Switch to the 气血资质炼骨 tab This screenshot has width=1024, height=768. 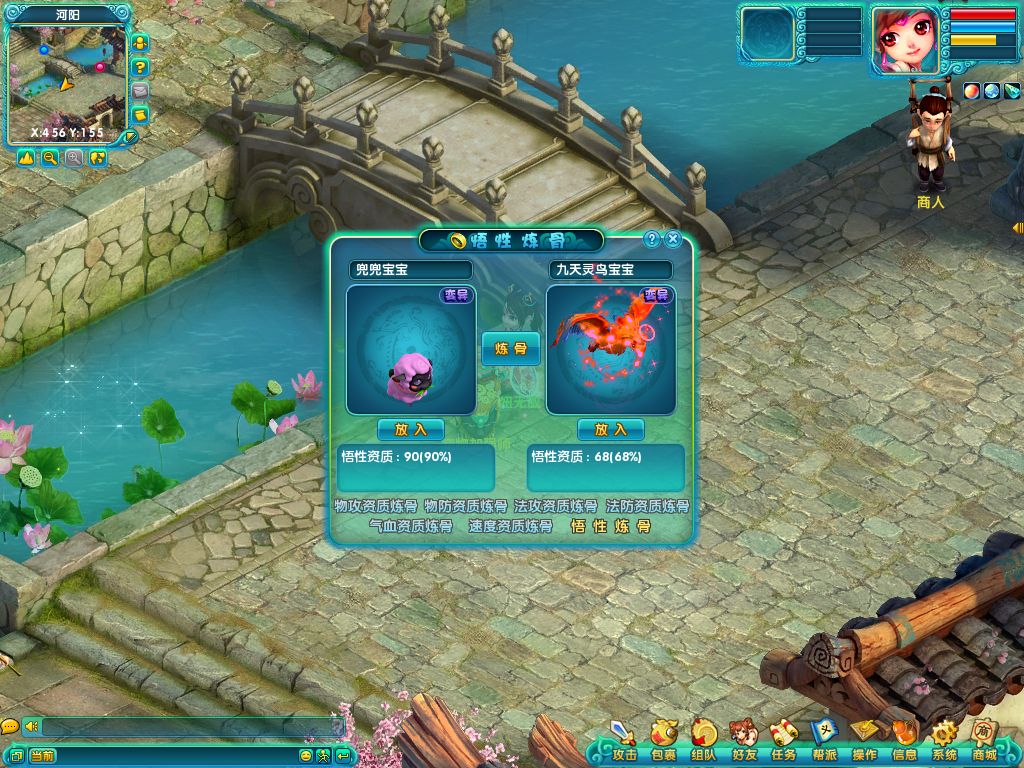[411, 526]
